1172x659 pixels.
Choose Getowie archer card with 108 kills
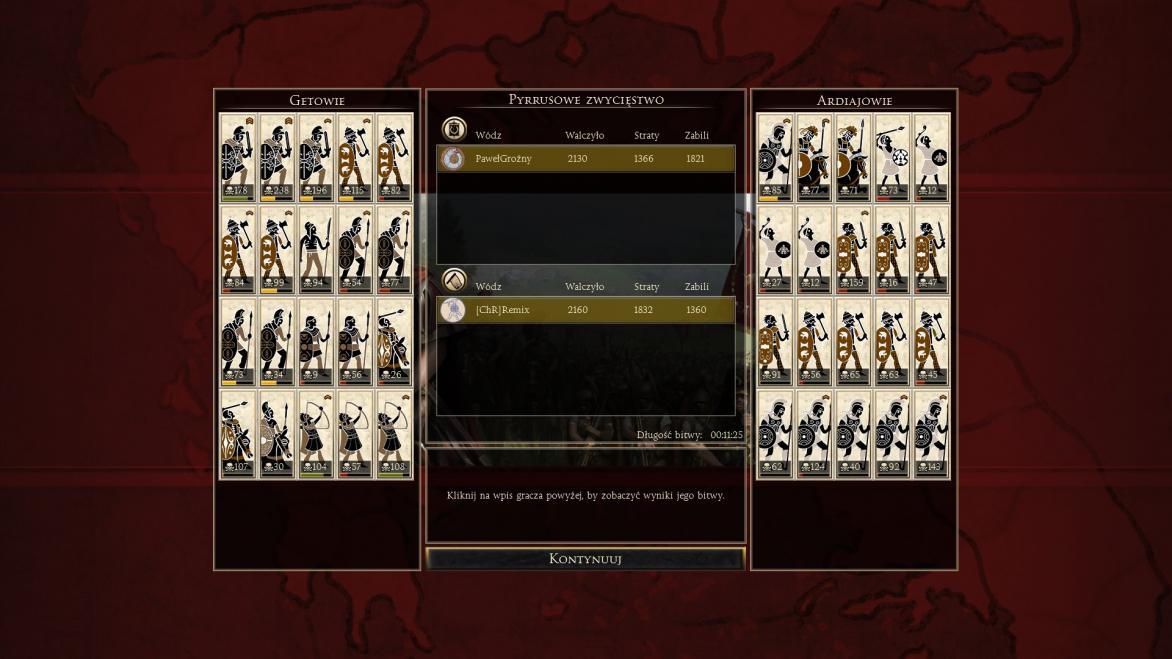click(394, 434)
